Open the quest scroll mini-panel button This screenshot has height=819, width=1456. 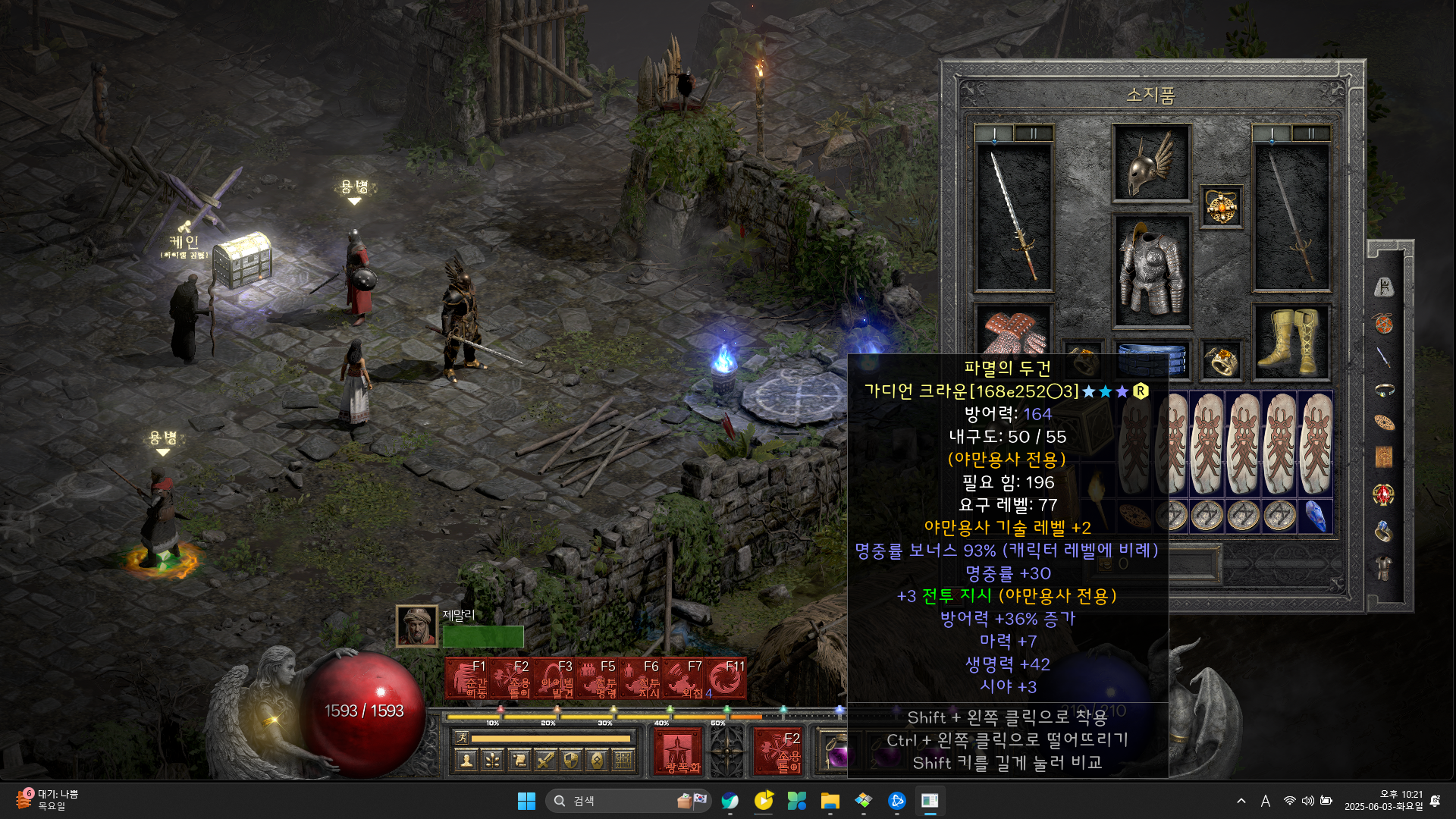pos(519,760)
